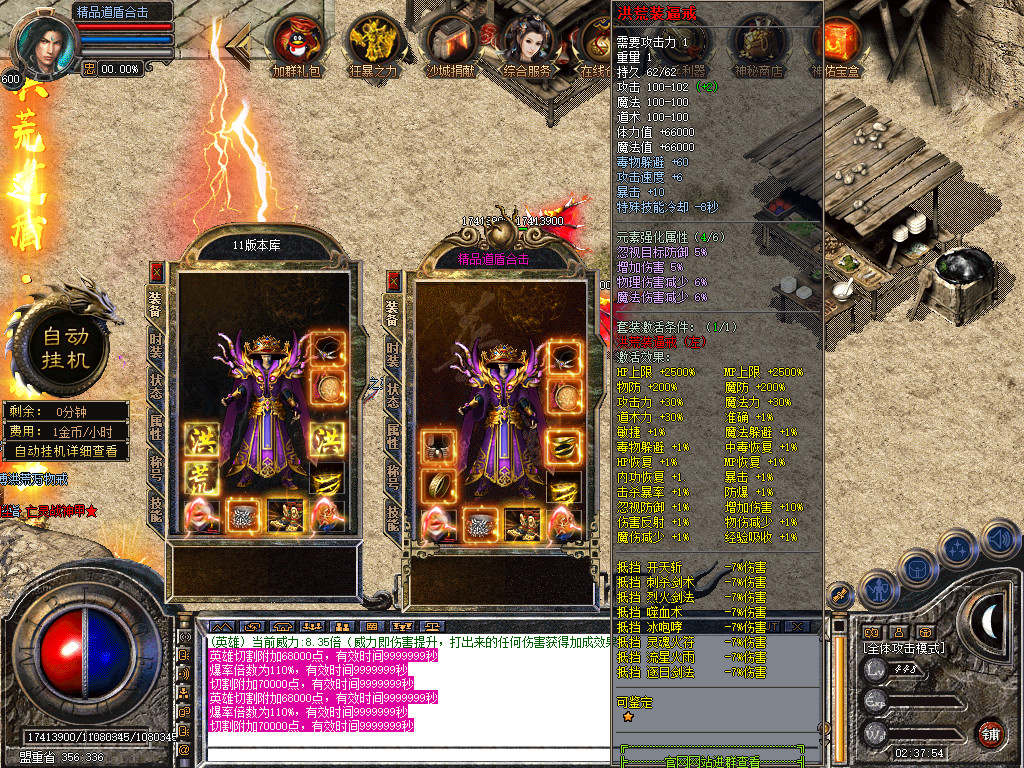The image size is (1024, 768).
Task: Toggle sound with the speaker button
Action: (1000, 541)
